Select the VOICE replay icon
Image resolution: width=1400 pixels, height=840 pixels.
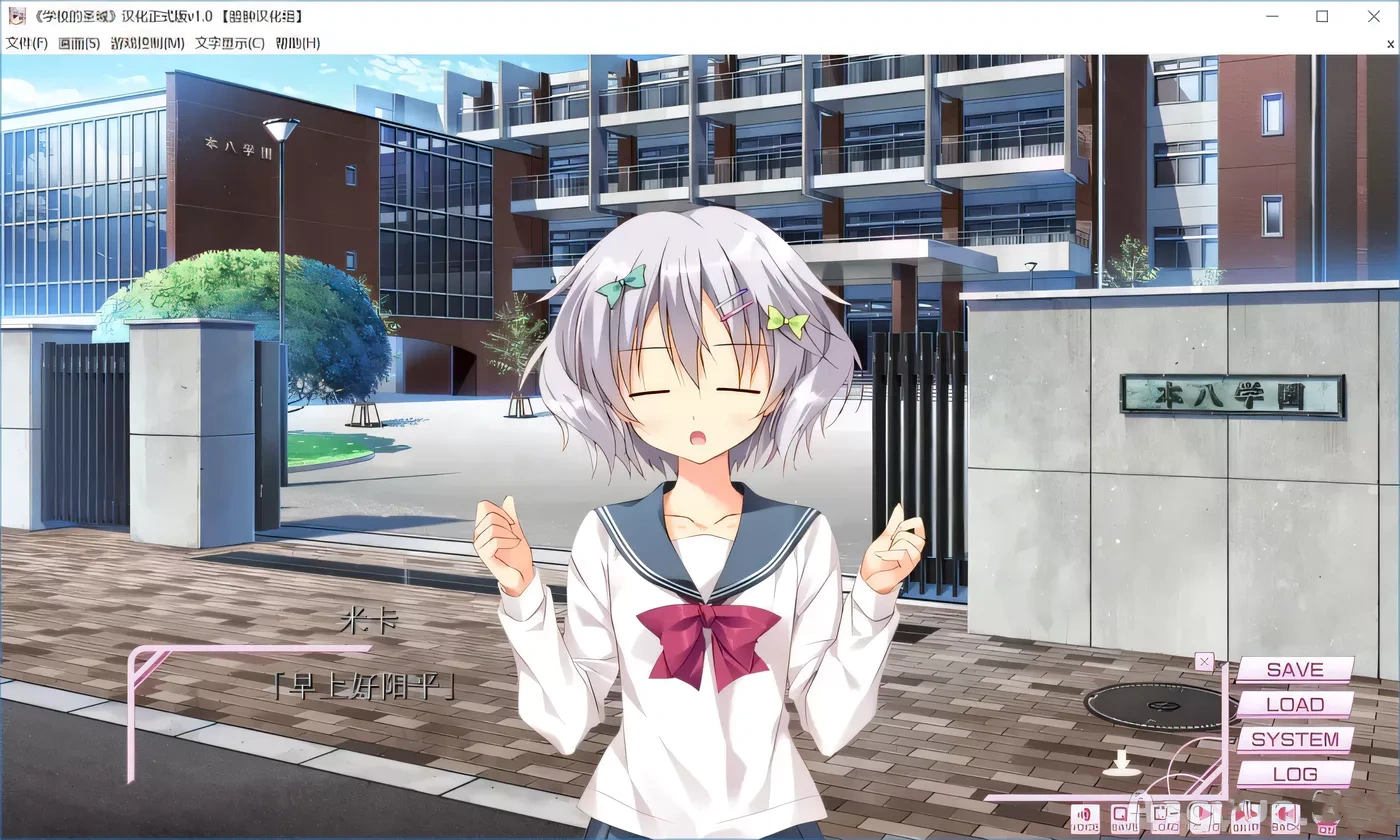pos(1085,820)
